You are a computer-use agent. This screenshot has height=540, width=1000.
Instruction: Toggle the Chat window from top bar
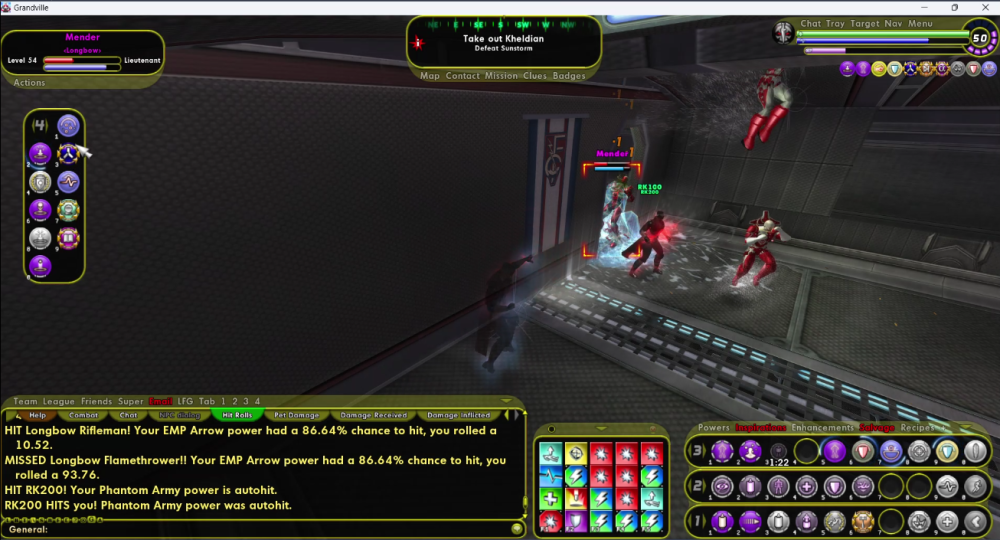811,24
